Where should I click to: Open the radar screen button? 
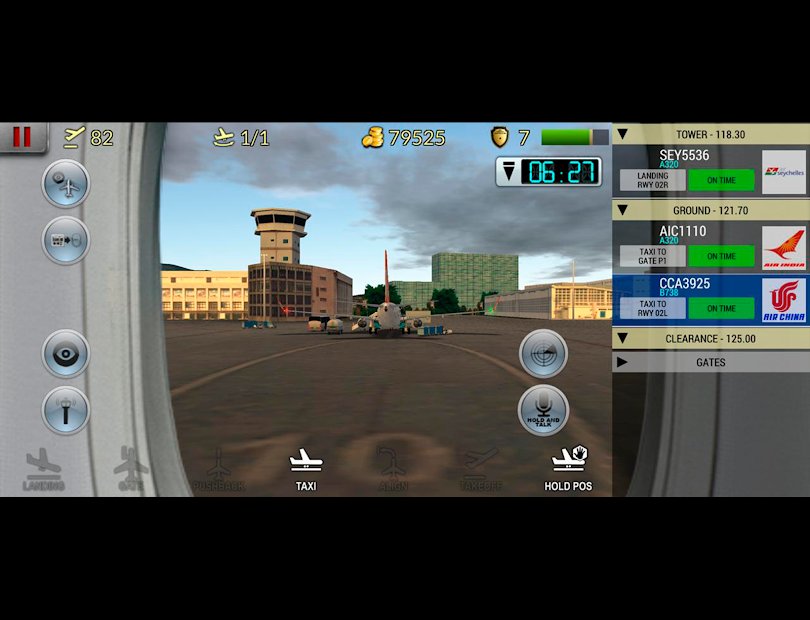[x=543, y=352]
